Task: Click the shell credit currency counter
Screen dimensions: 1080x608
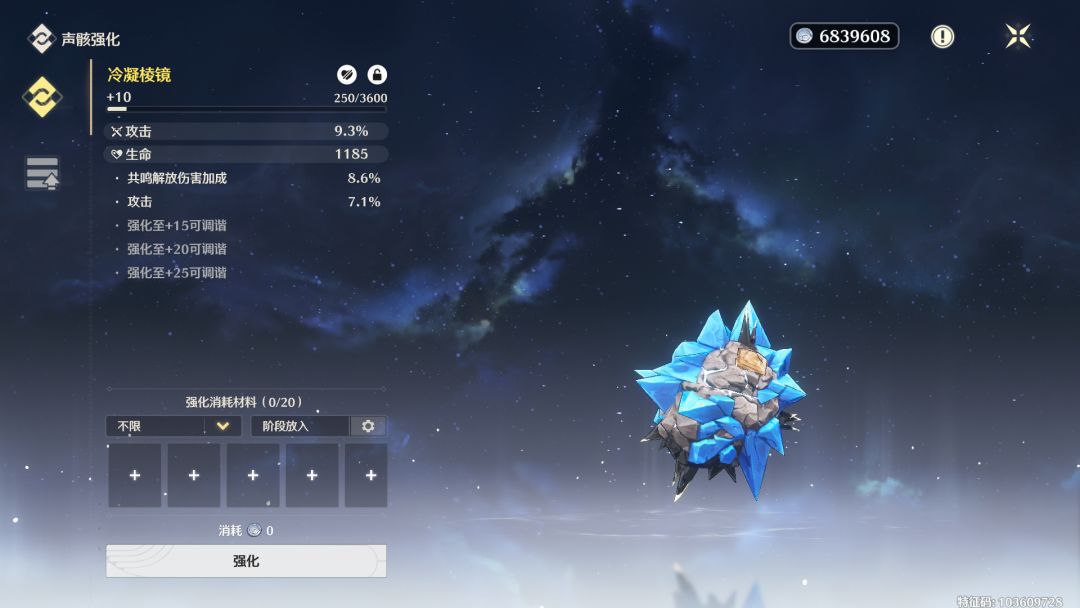Action: (844, 37)
